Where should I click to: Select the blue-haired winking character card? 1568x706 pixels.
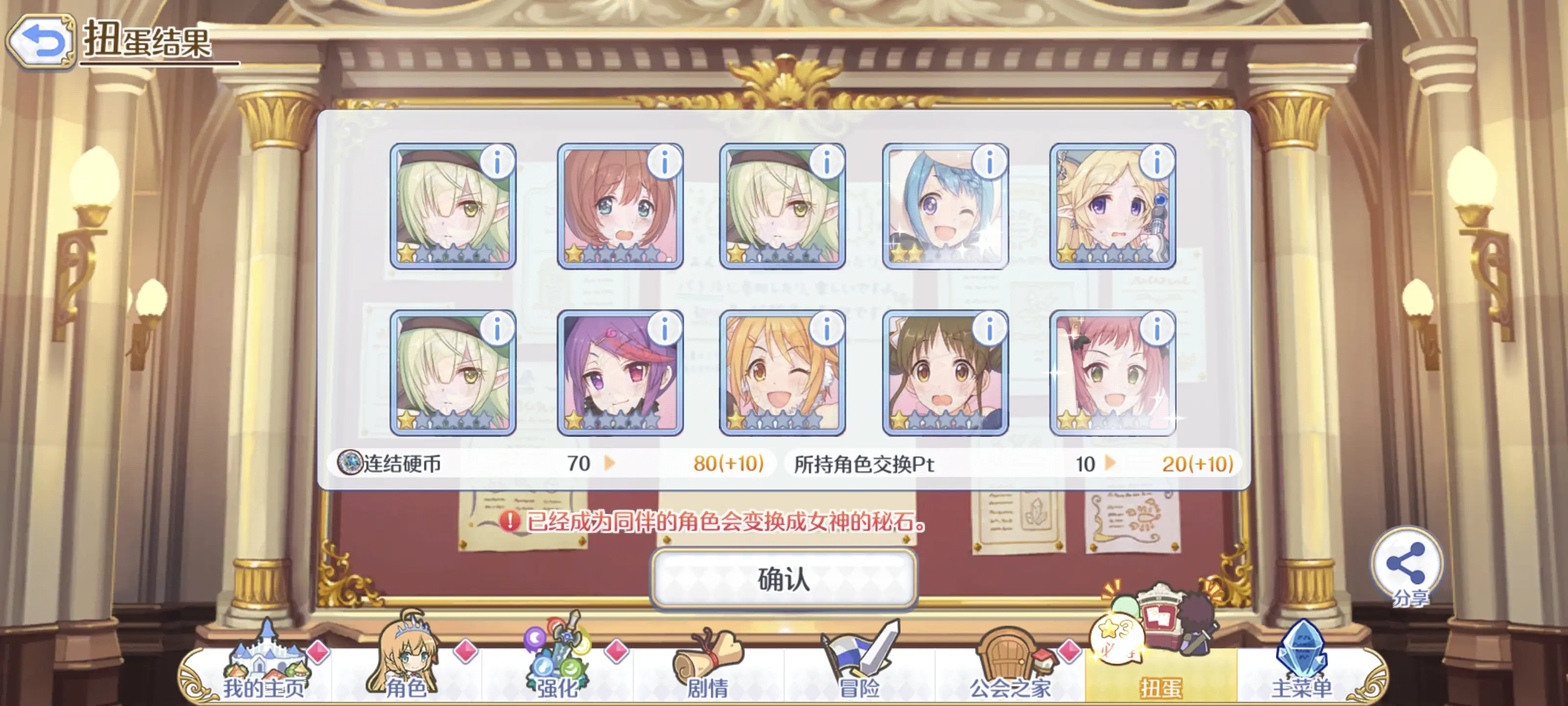(x=944, y=207)
